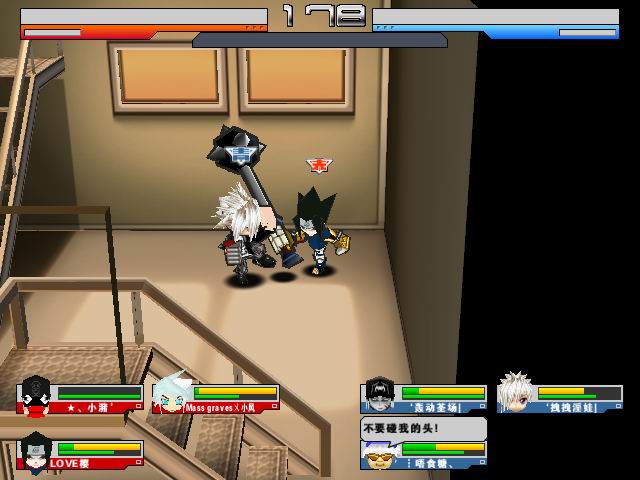Select the red team player panel named LOVE
Image resolution: width=640 pixels, height=480 pixels.
coord(82,453)
